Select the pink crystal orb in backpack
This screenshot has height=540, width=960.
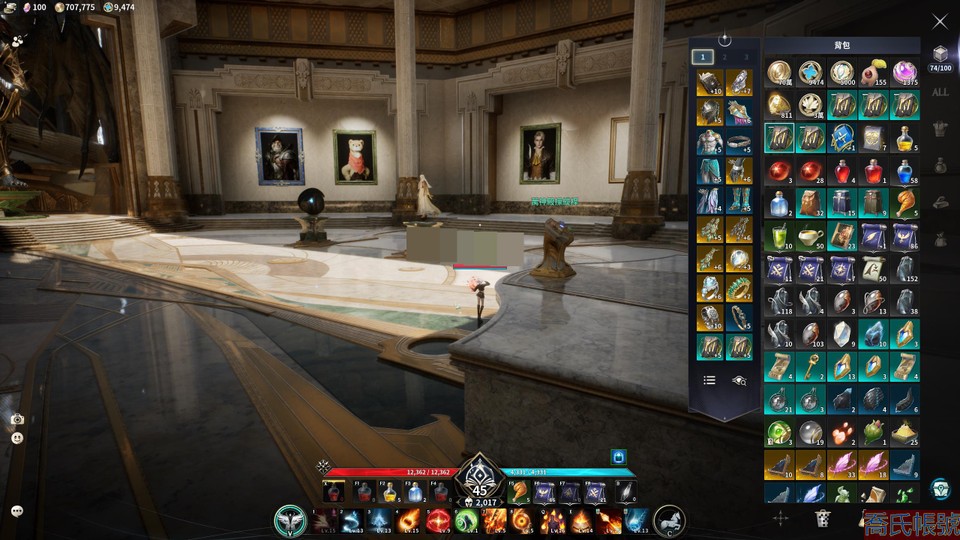tap(905, 72)
